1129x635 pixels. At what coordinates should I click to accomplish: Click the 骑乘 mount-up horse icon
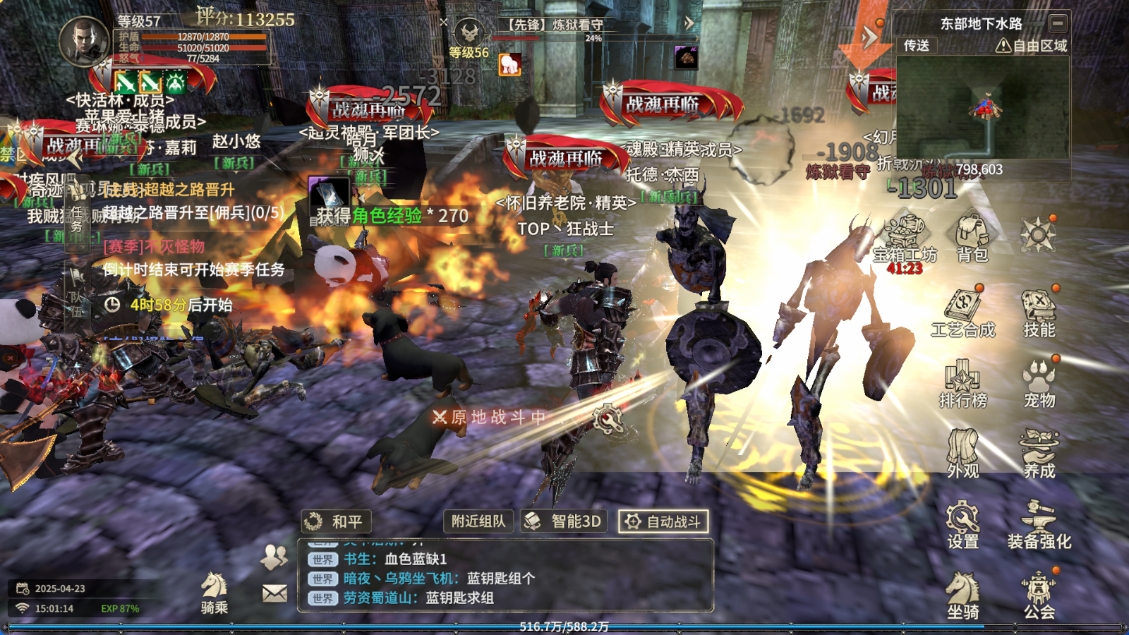(215, 591)
